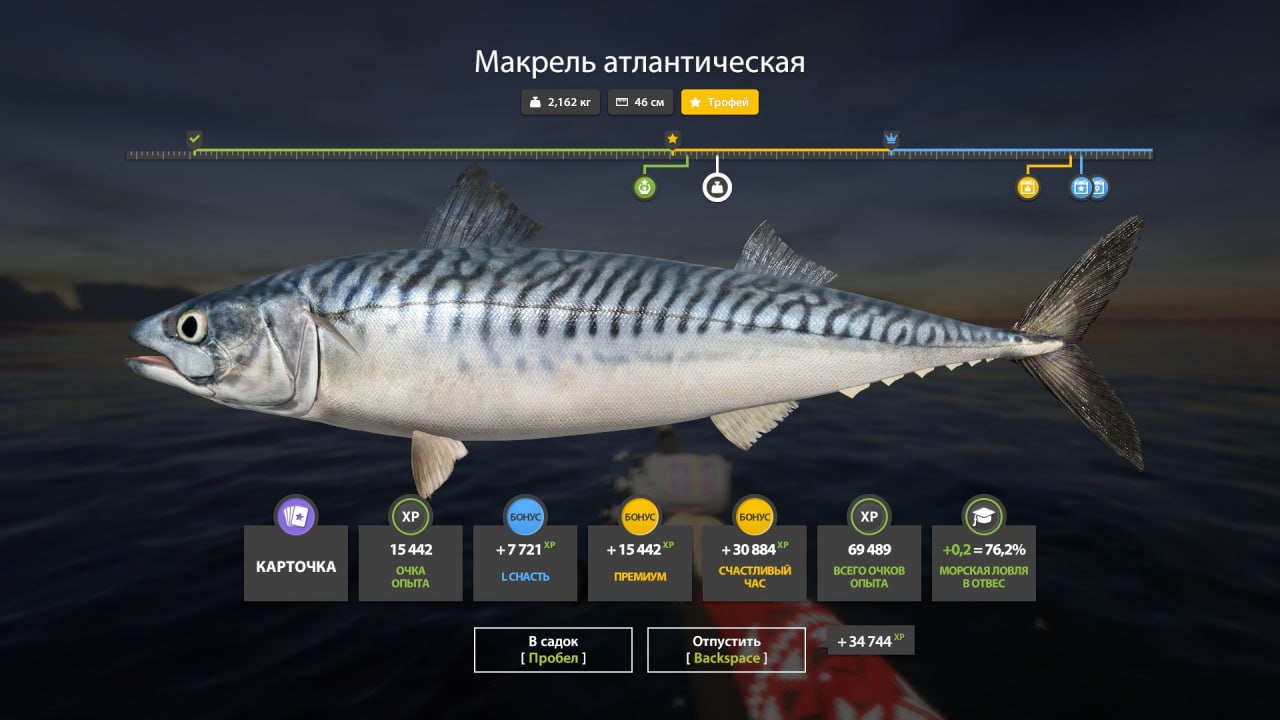Click the graduation cap icon for МОРСКАЯ ЛОВЛЯ
Screen dimensions: 1280x720
[x=983, y=517]
